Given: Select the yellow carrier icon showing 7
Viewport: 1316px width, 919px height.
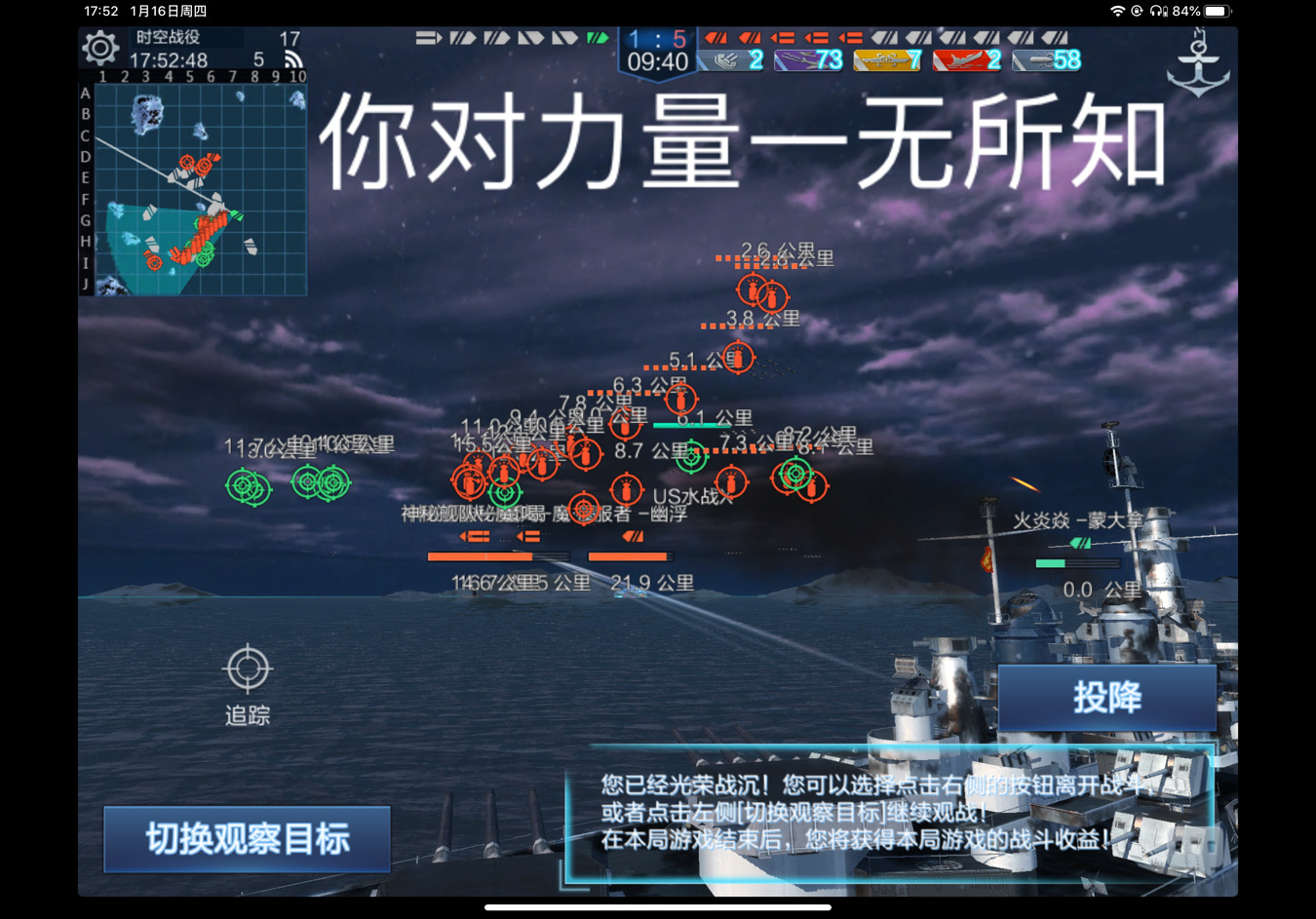Looking at the screenshot, I should tap(888, 60).
